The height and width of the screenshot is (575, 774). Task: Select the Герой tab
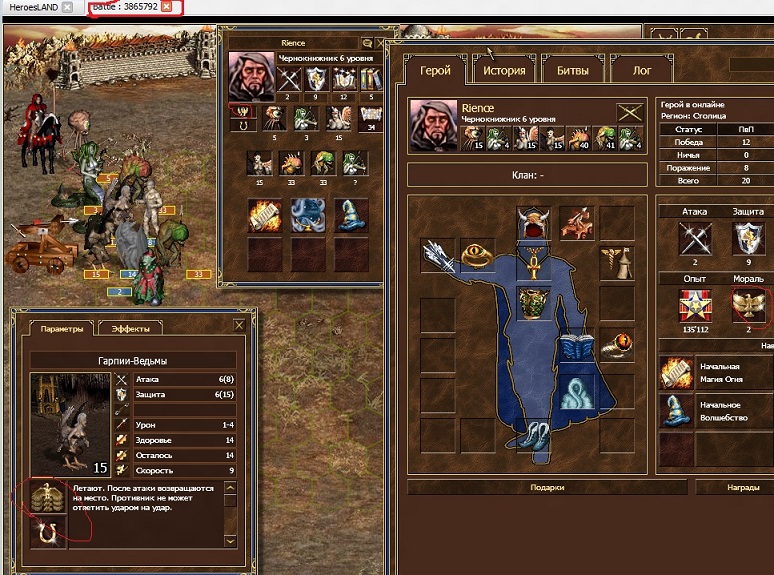pos(435,71)
